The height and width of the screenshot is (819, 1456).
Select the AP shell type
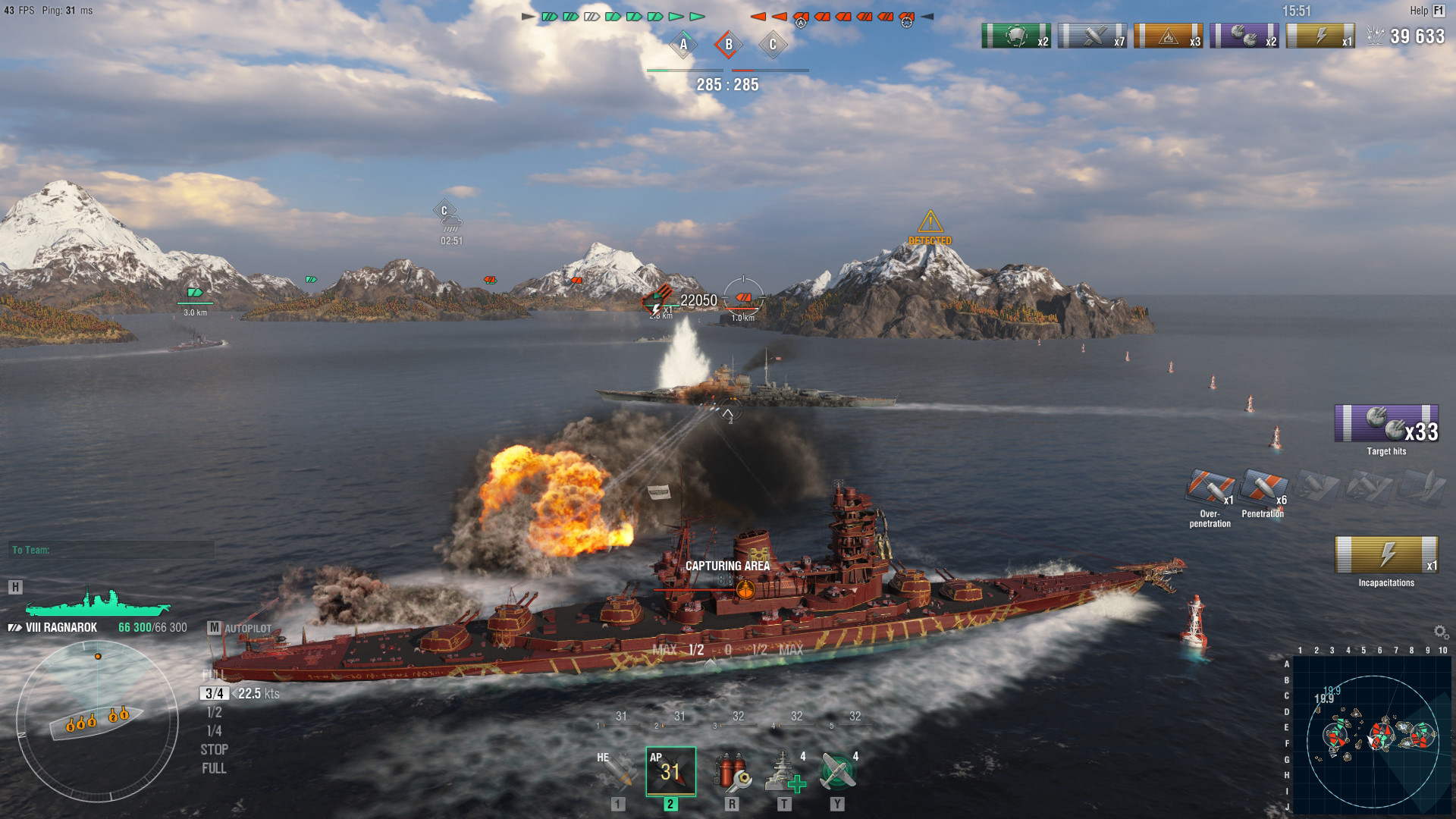670,772
